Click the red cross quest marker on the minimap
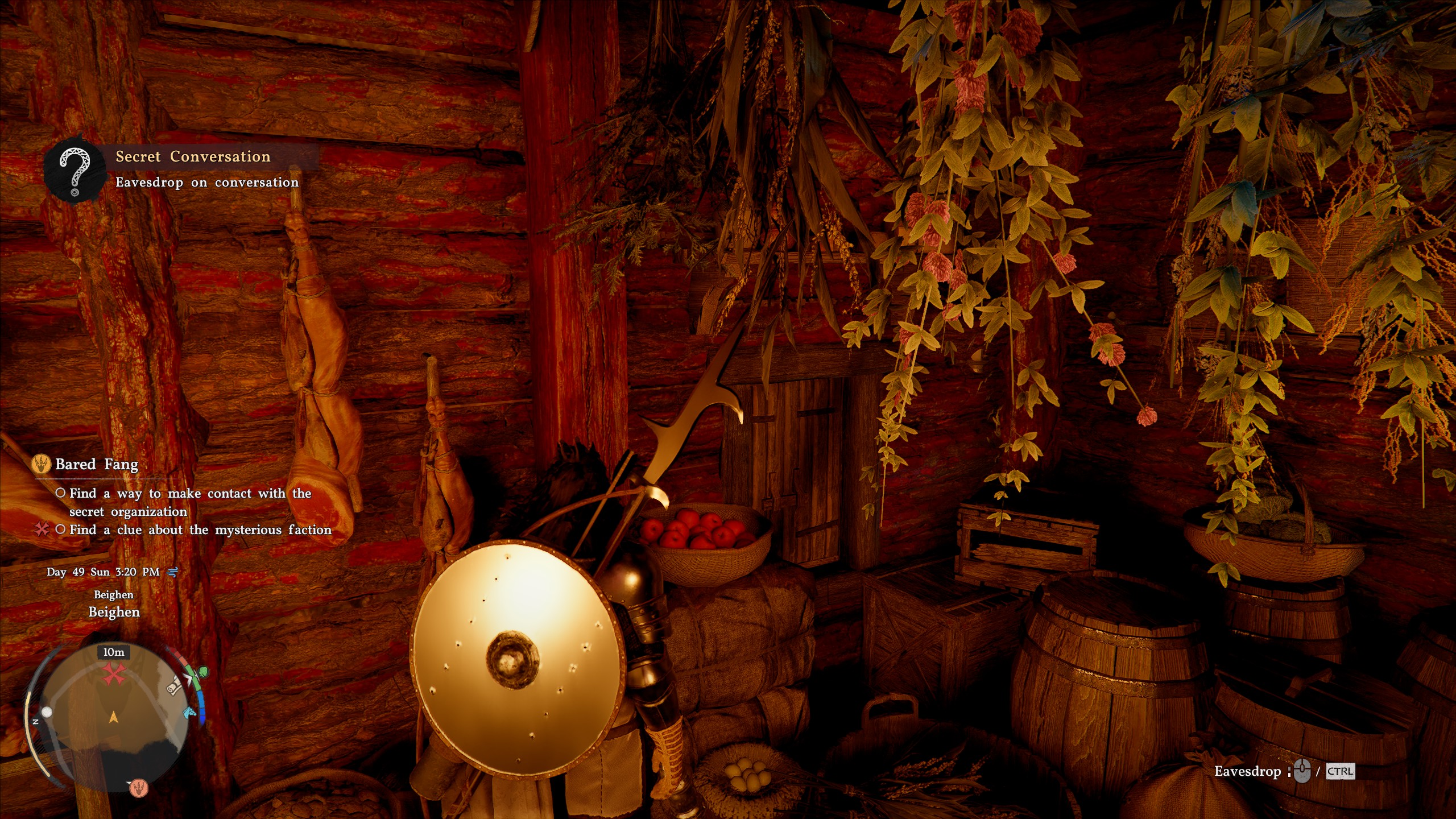This screenshot has width=1456, height=819. pyautogui.click(x=114, y=673)
